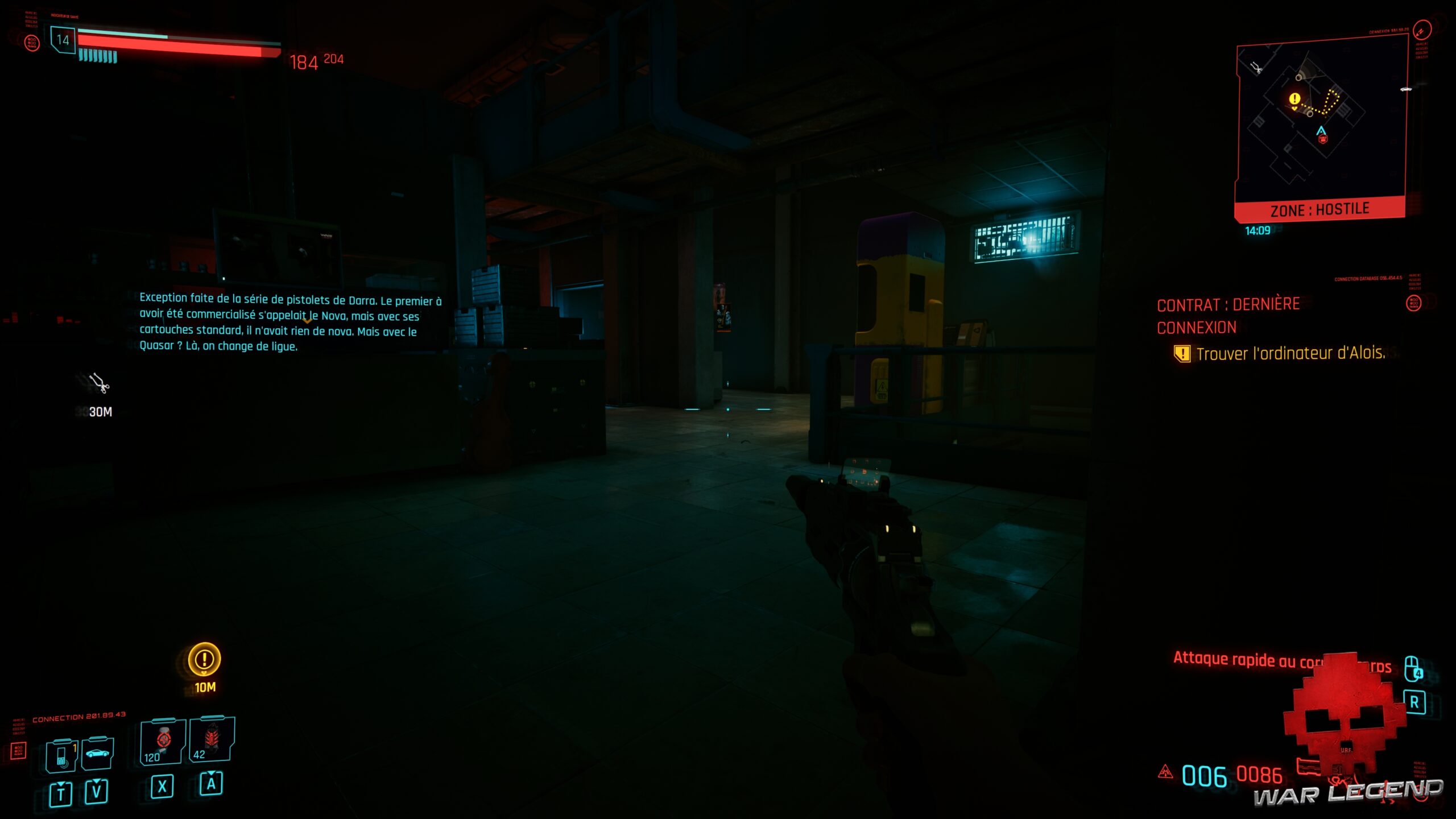Image resolution: width=1456 pixels, height=819 pixels.
Task: Expand the V vehicle slot dropdown arrow
Action: 96,782
